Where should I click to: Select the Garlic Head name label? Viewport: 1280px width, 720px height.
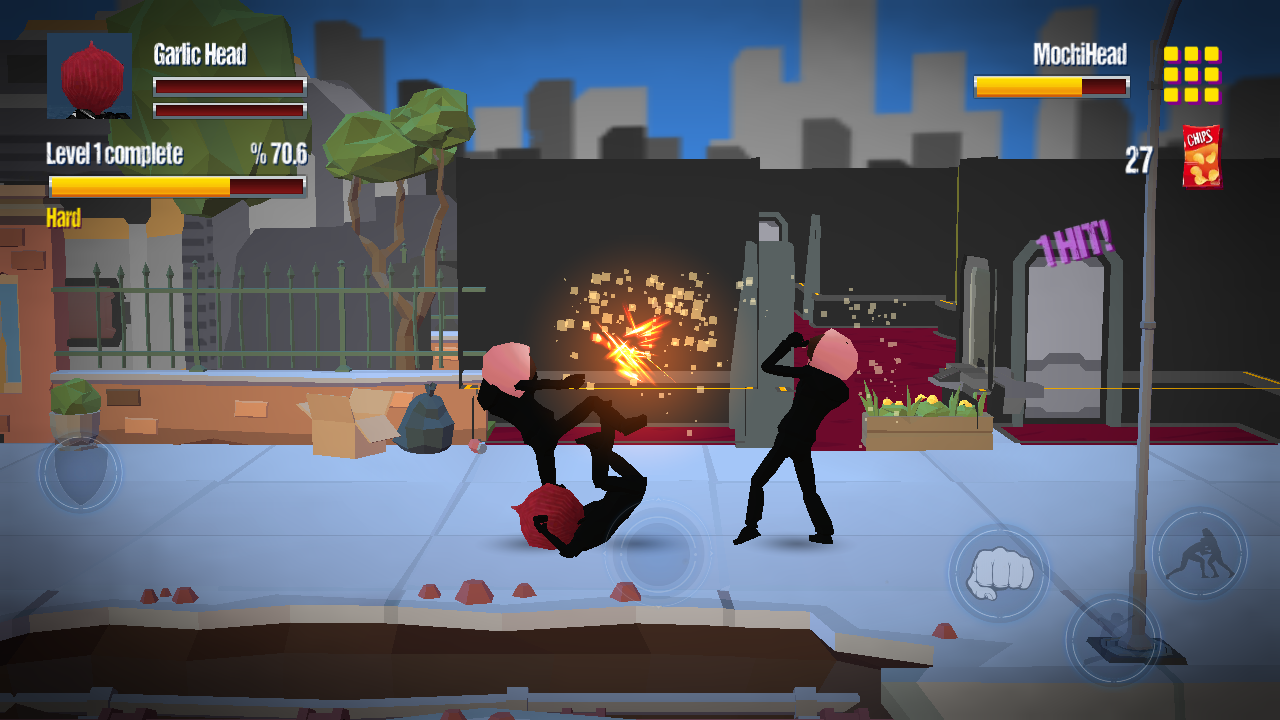(x=198, y=56)
